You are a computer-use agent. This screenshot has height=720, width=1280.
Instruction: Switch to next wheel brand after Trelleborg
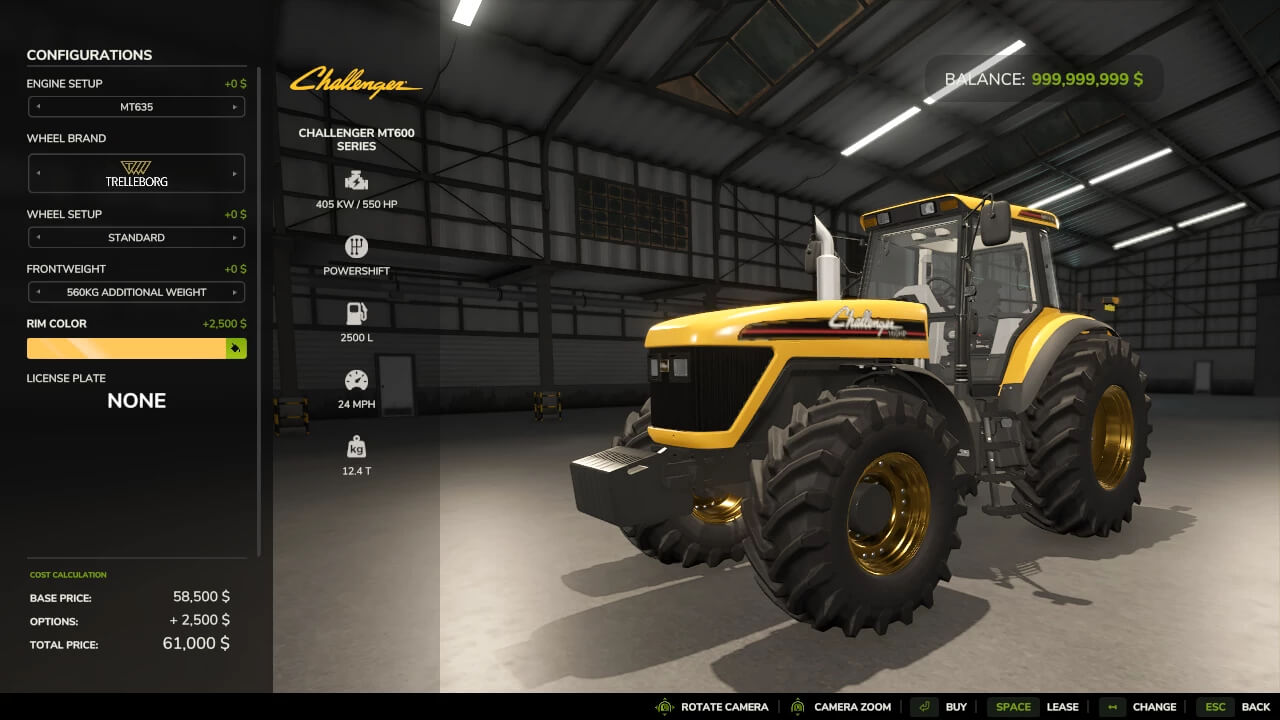[235, 173]
